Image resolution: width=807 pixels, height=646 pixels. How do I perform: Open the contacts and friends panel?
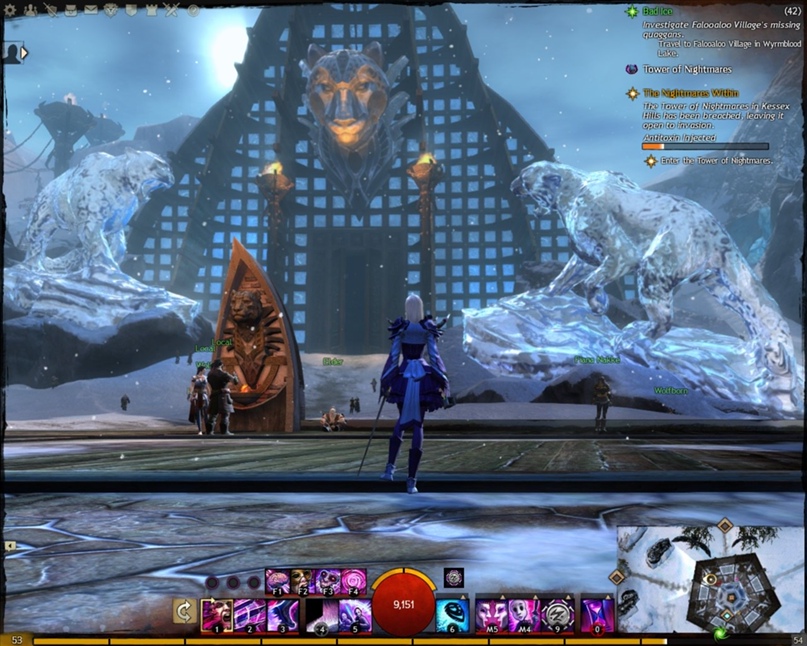tap(29, 10)
